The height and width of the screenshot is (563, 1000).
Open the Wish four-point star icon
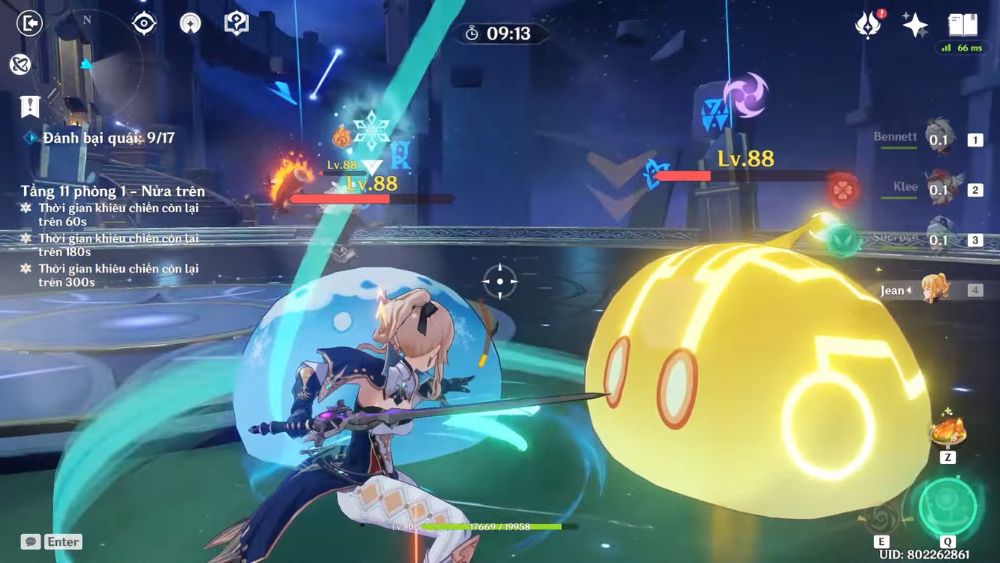[915, 25]
